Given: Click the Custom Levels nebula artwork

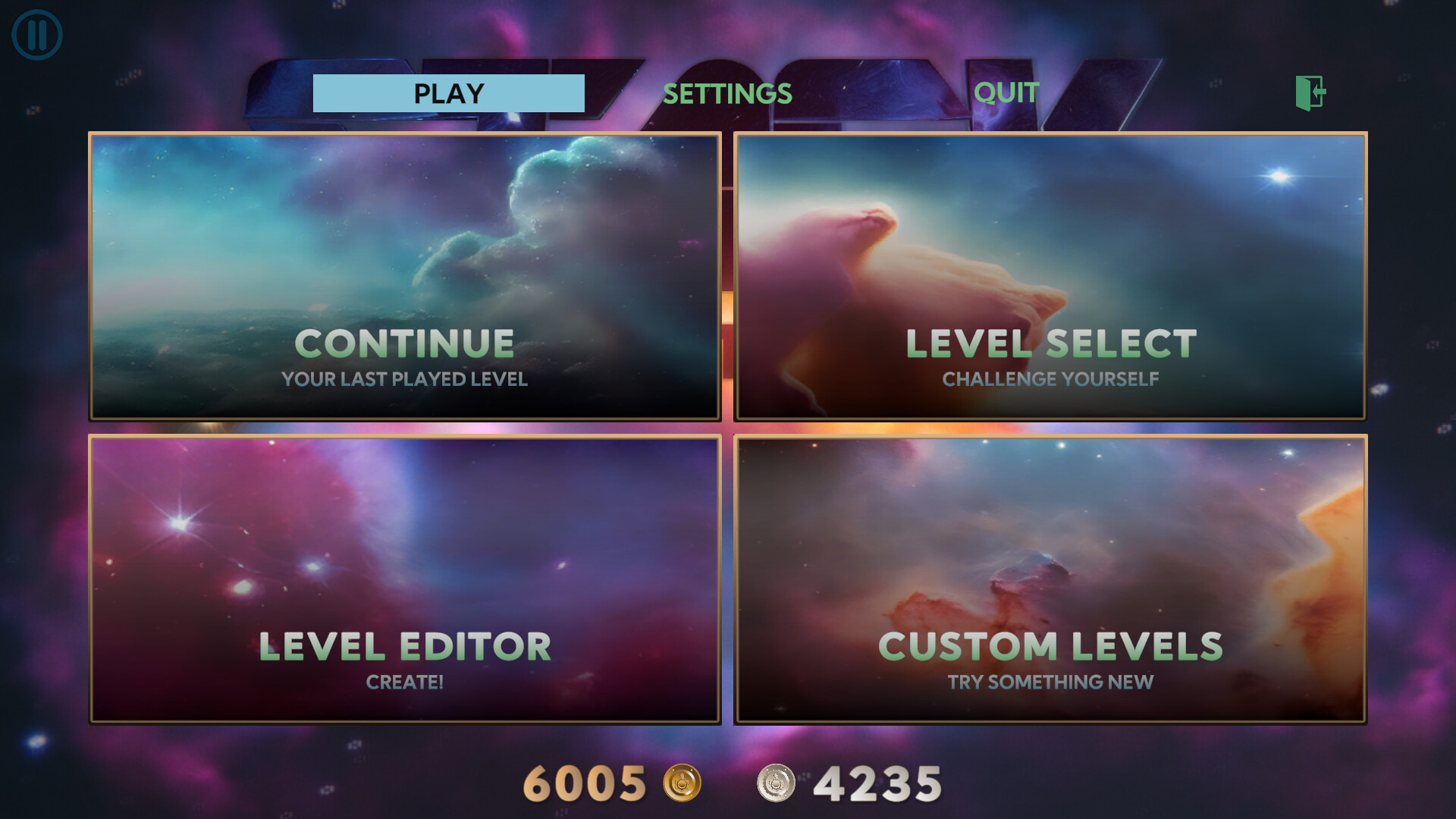Looking at the screenshot, I should pyautogui.click(x=1051, y=531).
